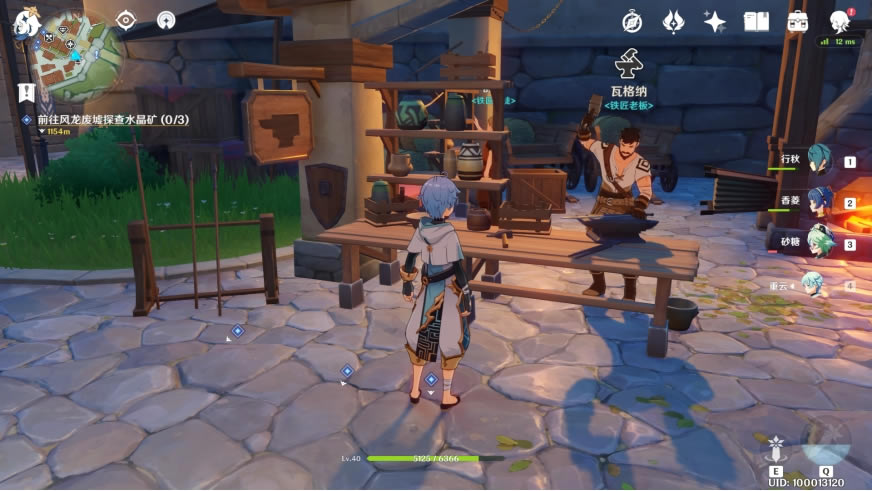Switch to party member 行秋
872x491 pixels.
(x=820, y=159)
